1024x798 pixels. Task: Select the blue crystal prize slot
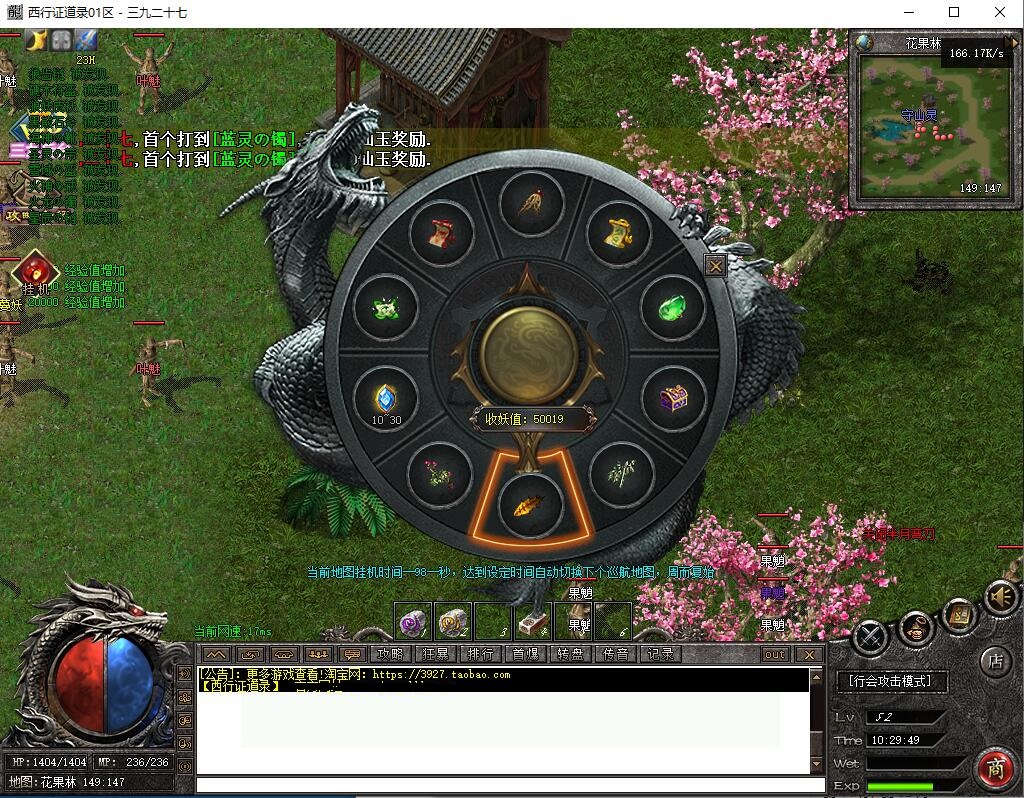[x=386, y=399]
